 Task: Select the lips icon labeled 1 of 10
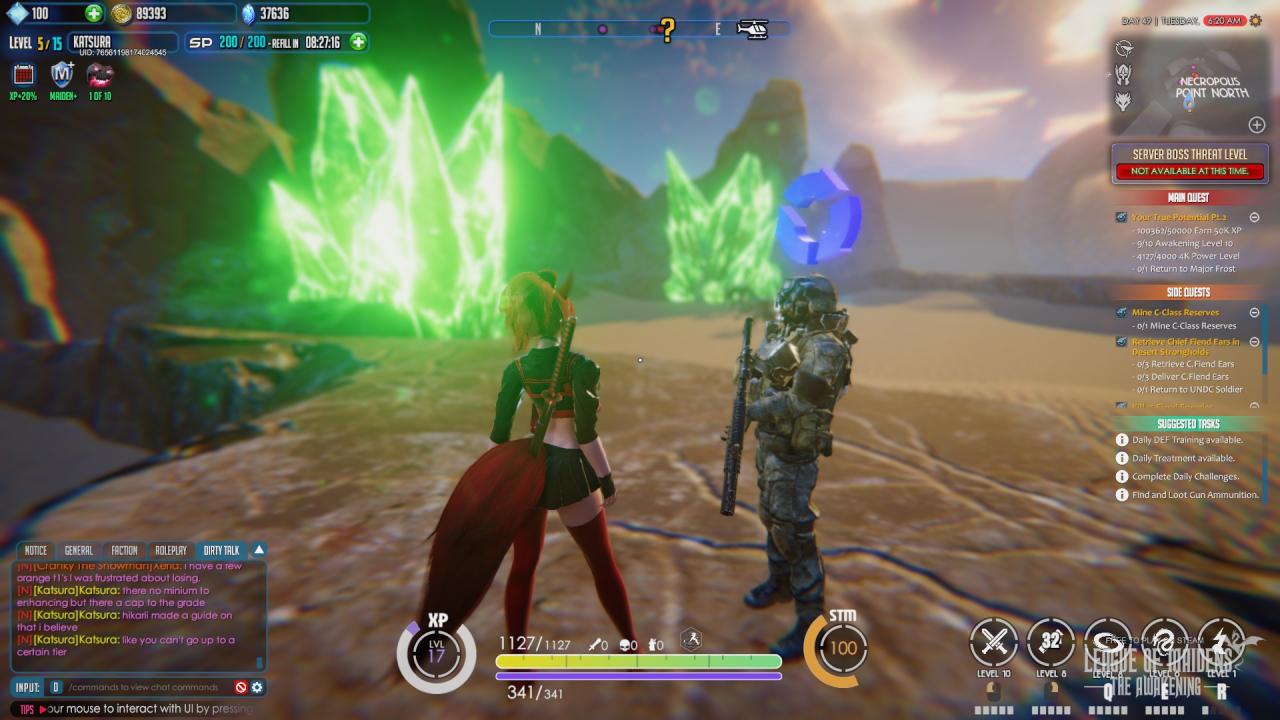pos(100,75)
